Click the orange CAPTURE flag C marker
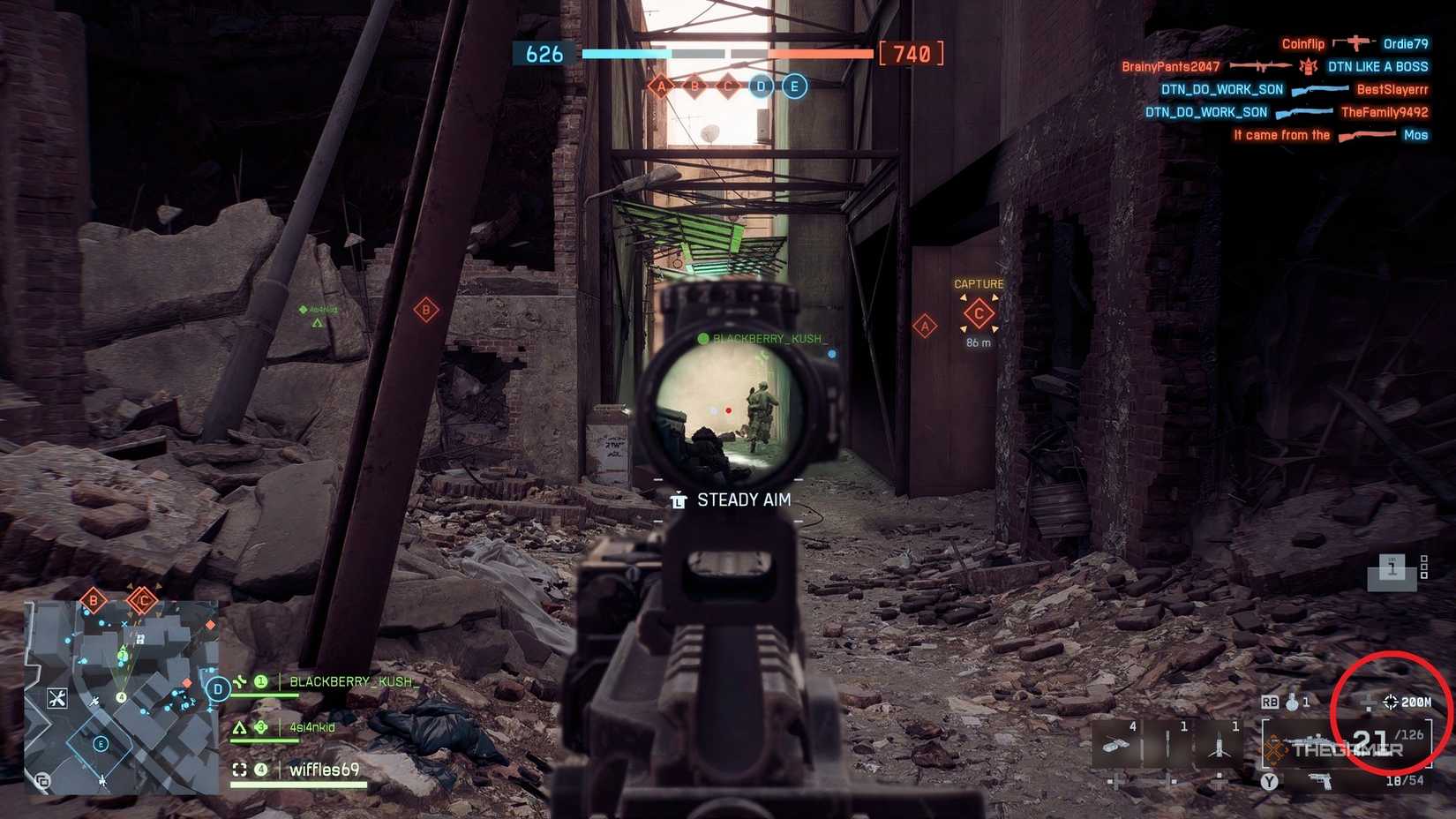The height and width of the screenshot is (819, 1456). pyautogui.click(x=978, y=313)
